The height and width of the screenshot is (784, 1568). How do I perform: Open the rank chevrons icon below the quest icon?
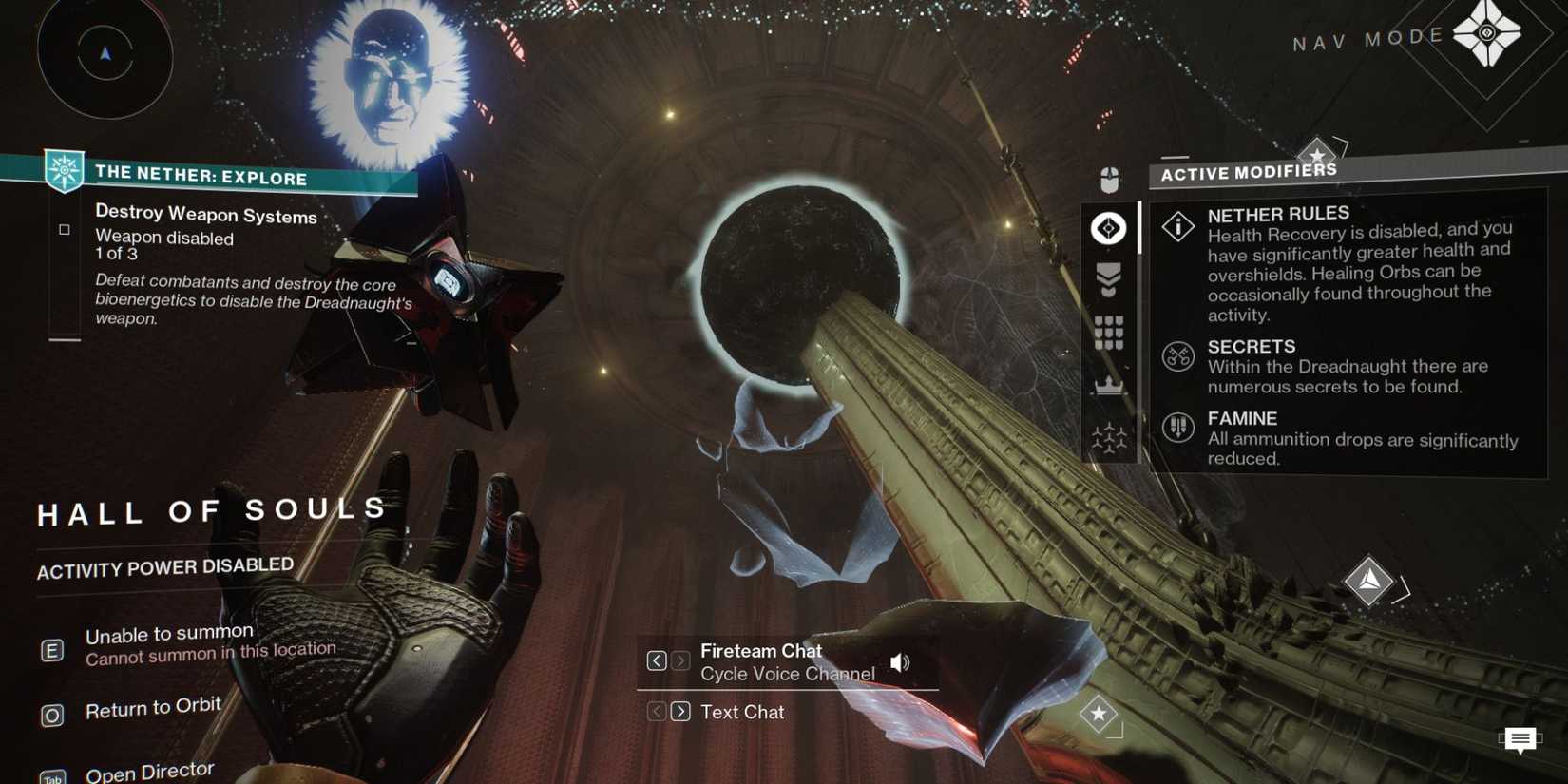point(1107,278)
